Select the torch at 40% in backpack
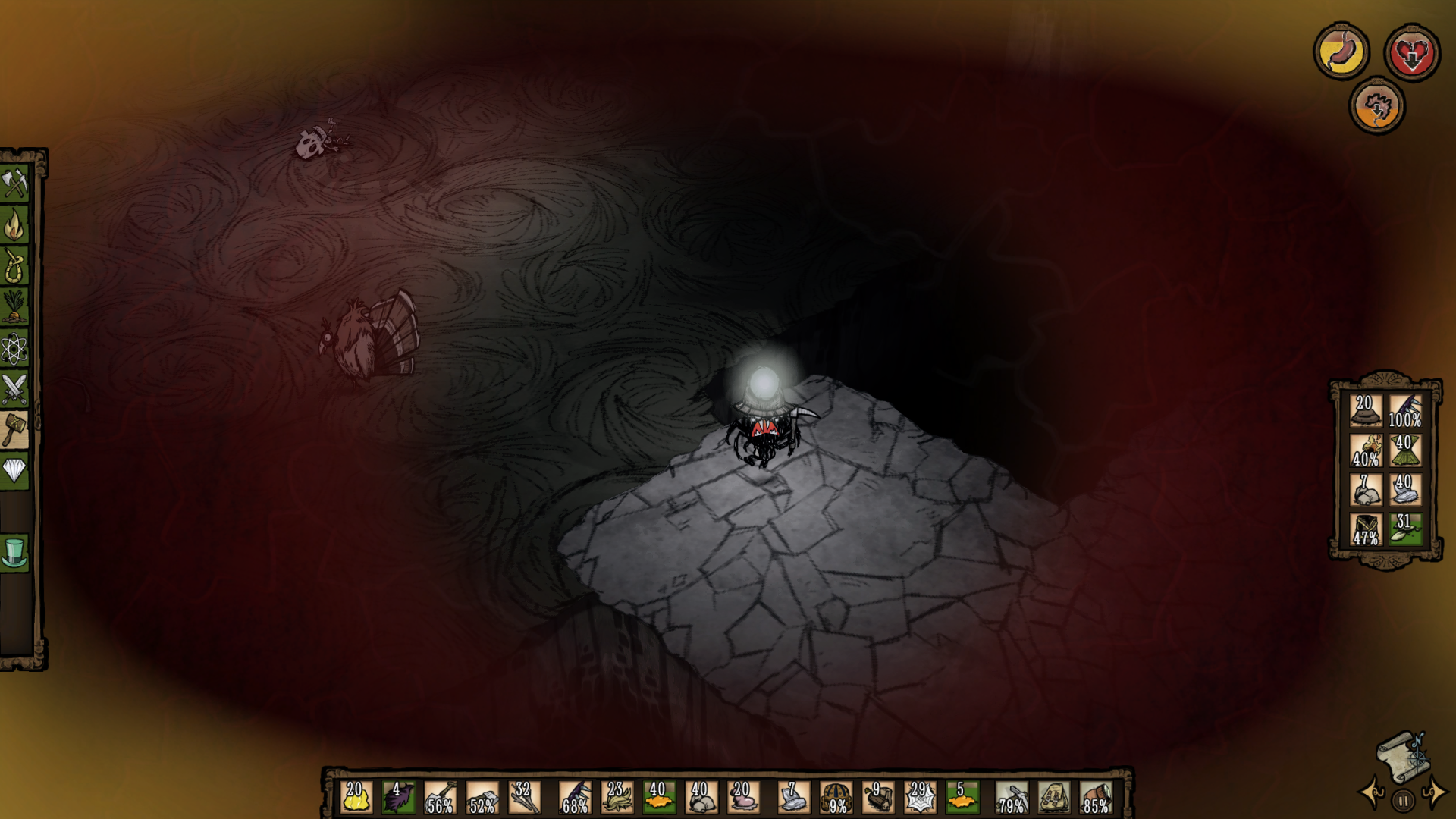This screenshot has height=819, width=1456. [1366, 450]
